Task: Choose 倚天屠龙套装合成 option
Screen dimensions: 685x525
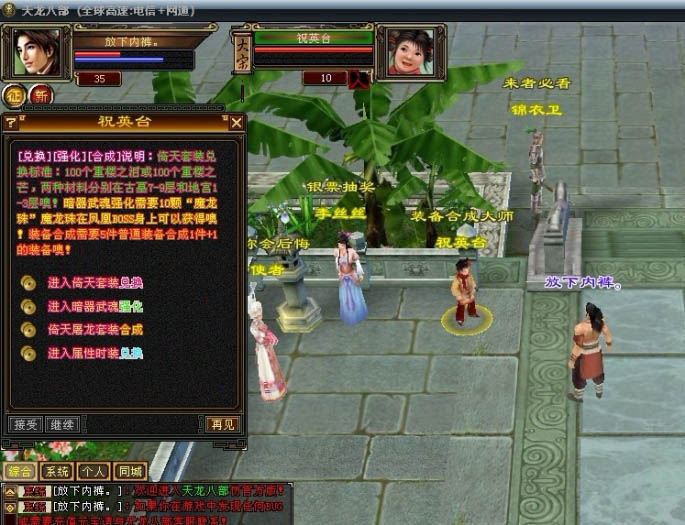Action: (95, 330)
